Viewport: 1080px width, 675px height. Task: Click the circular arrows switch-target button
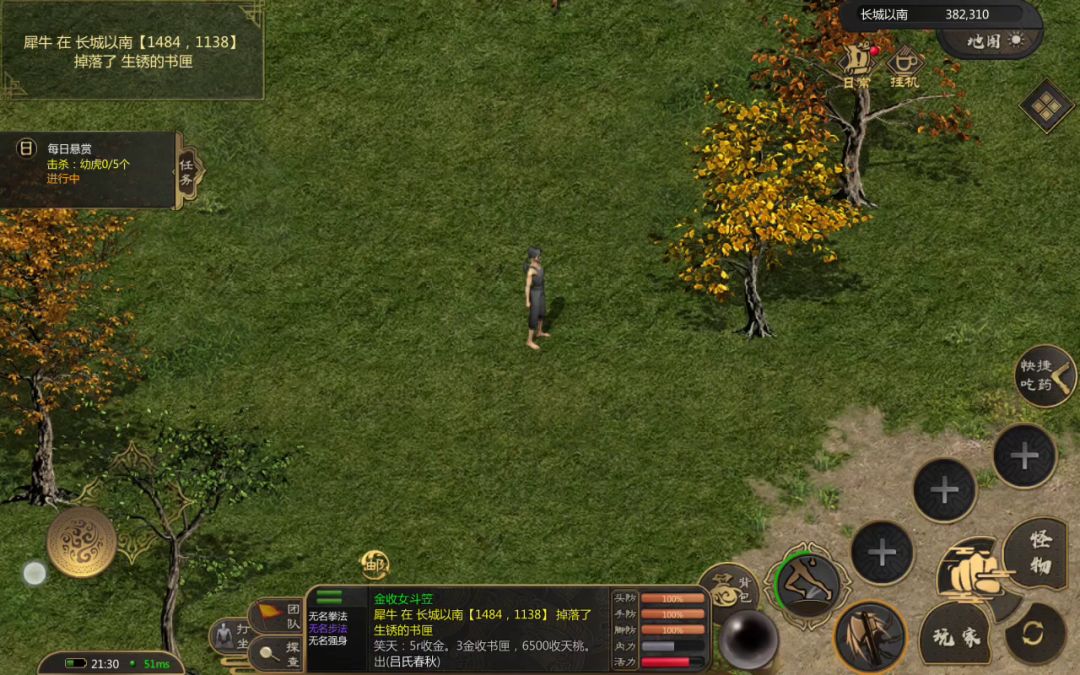click(1034, 633)
